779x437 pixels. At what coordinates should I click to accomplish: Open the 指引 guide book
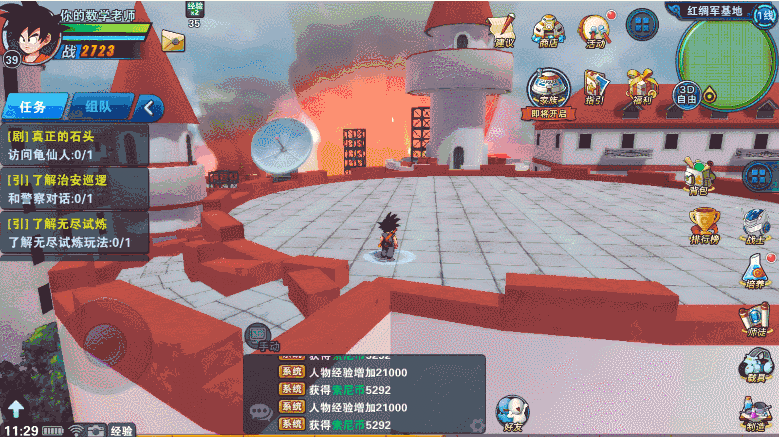pos(595,88)
